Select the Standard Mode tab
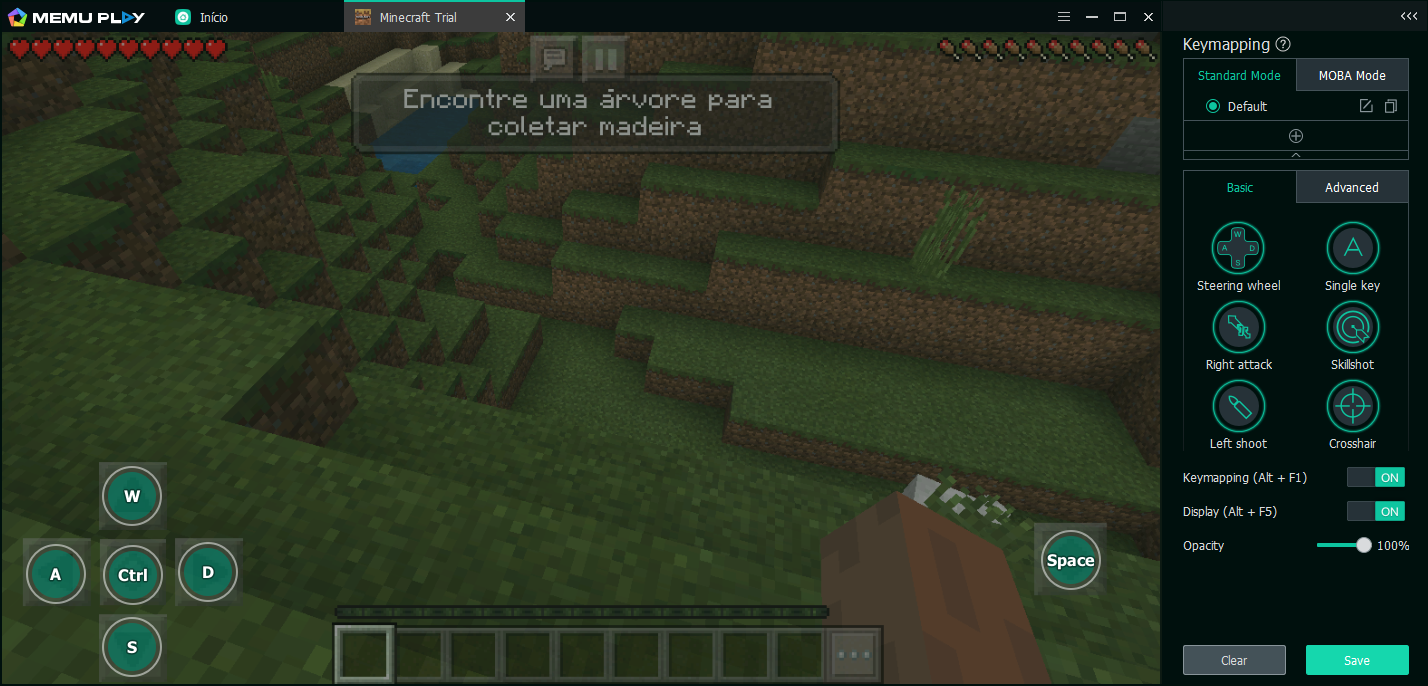Screen dimensions: 1428x686 pos(1239,75)
